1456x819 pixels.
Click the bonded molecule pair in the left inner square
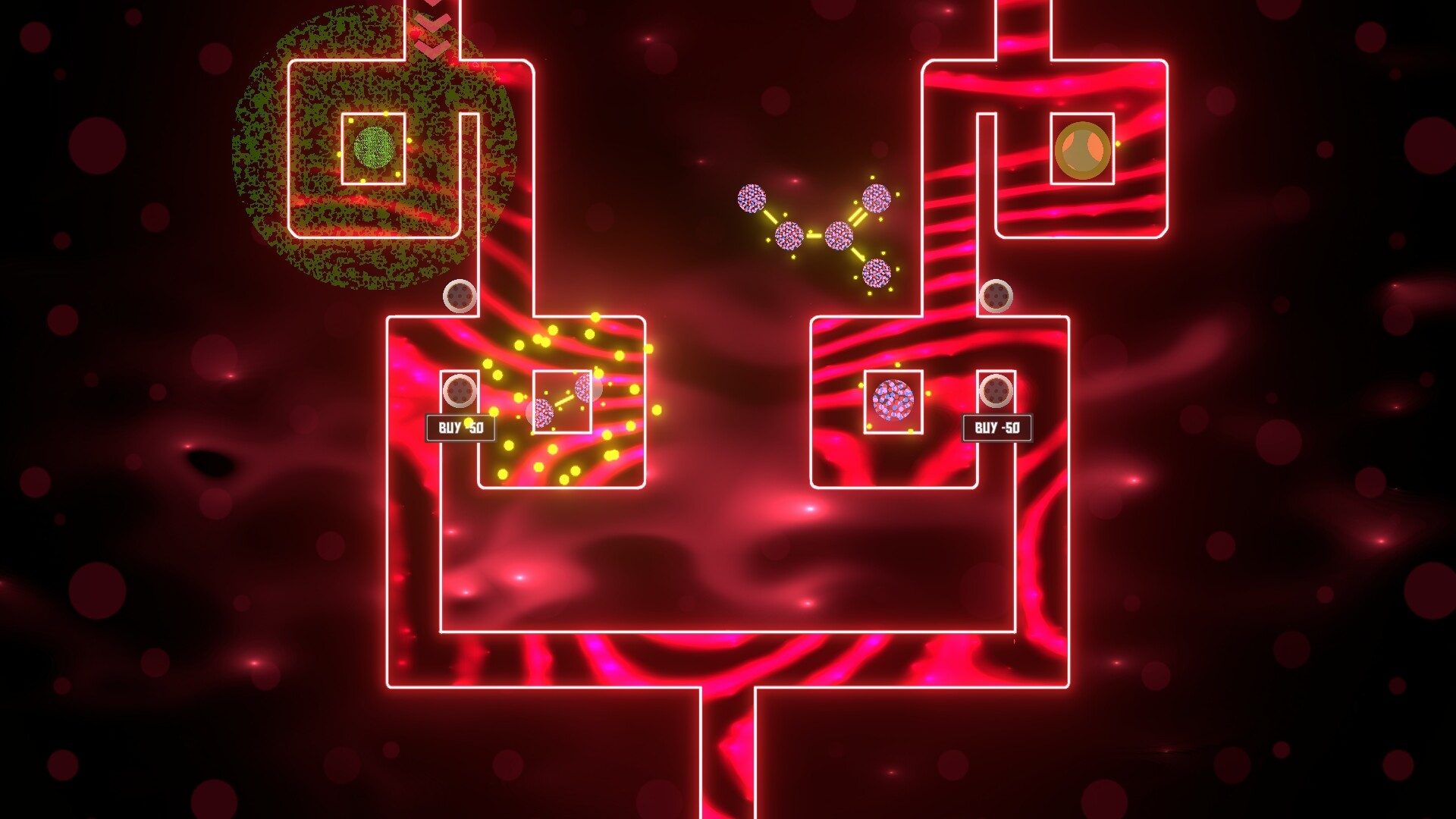point(563,400)
